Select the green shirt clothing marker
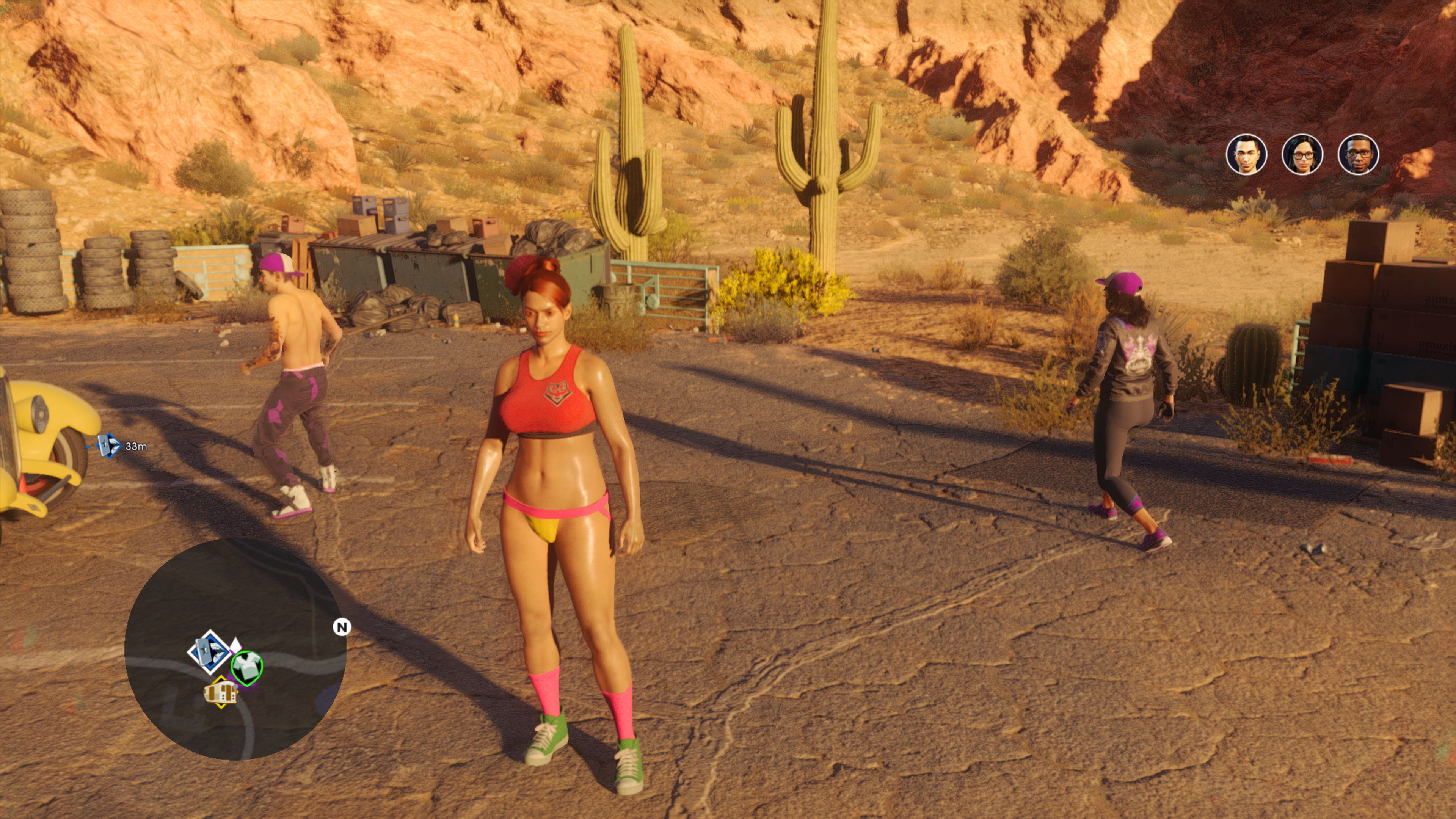Image resolution: width=1456 pixels, height=819 pixels. [x=247, y=667]
